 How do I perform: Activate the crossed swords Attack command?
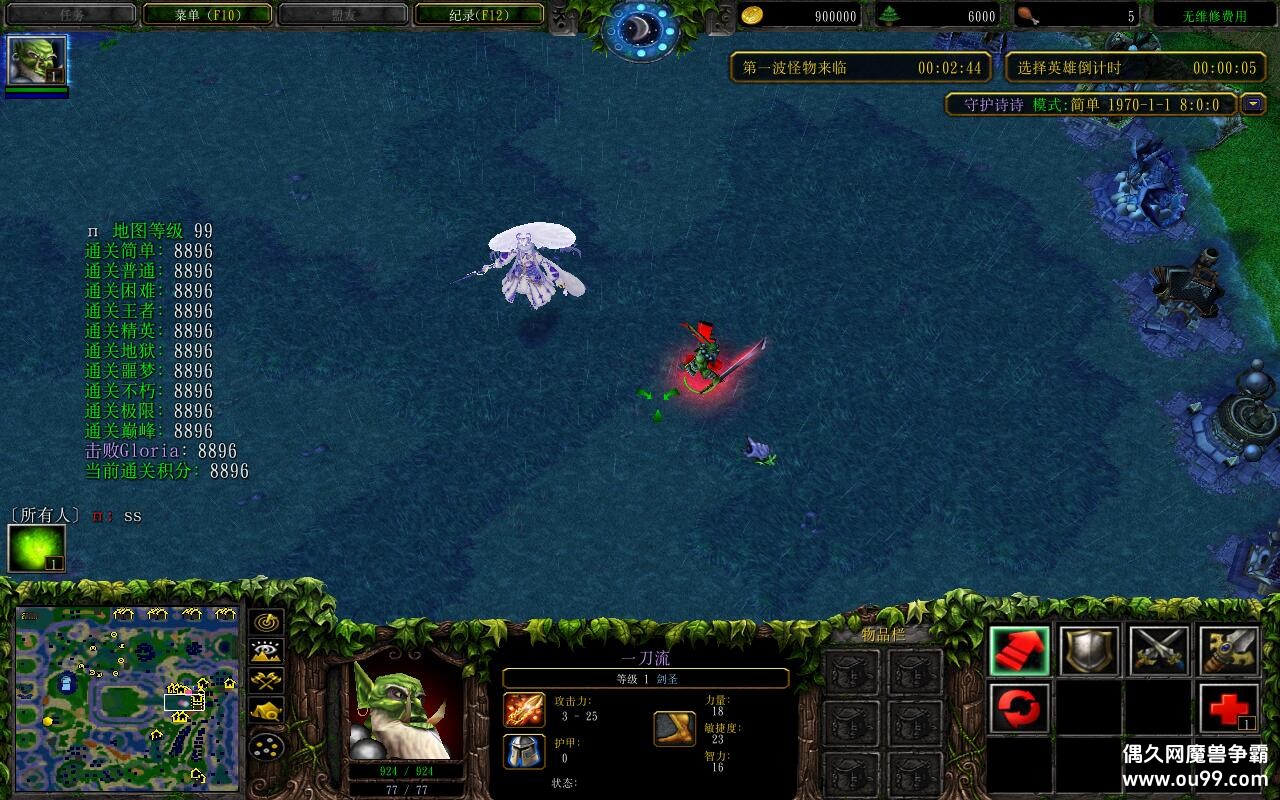coord(1159,651)
